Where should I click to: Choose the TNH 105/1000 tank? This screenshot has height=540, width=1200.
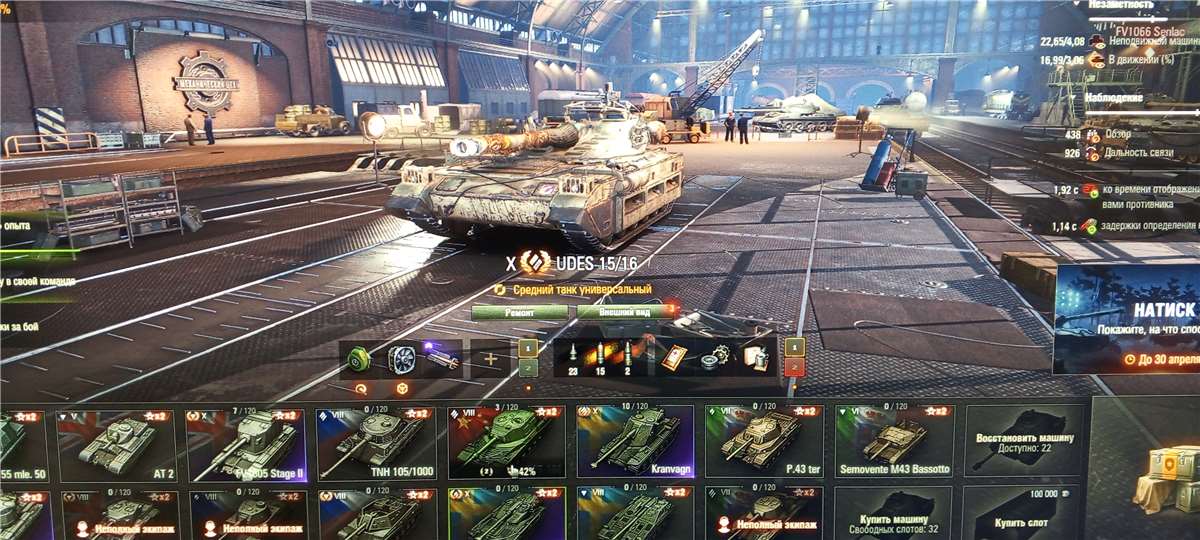tap(376, 444)
